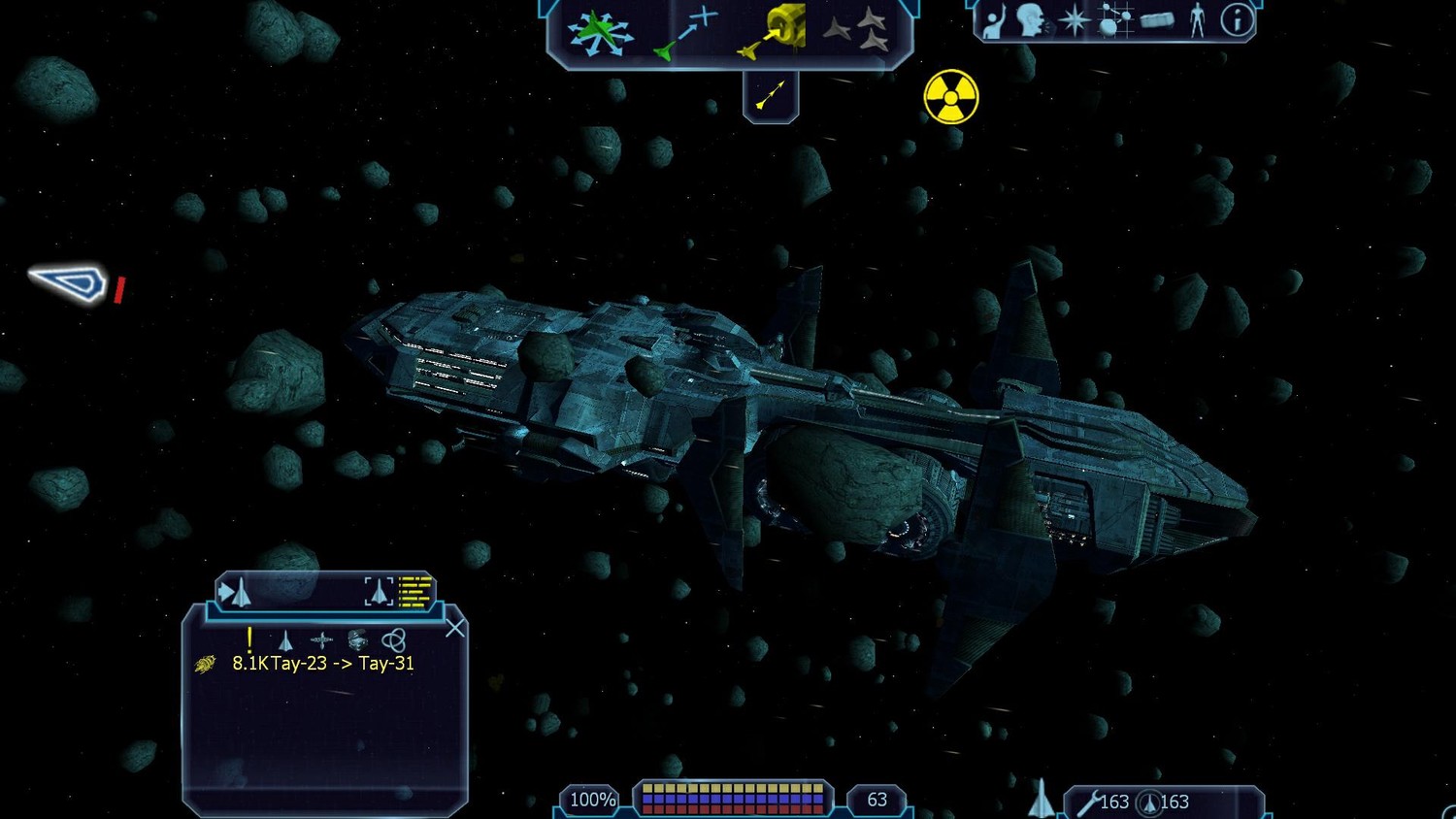Choose the yellow dock-with-station command
This screenshot has height=819, width=1456.
point(776,32)
